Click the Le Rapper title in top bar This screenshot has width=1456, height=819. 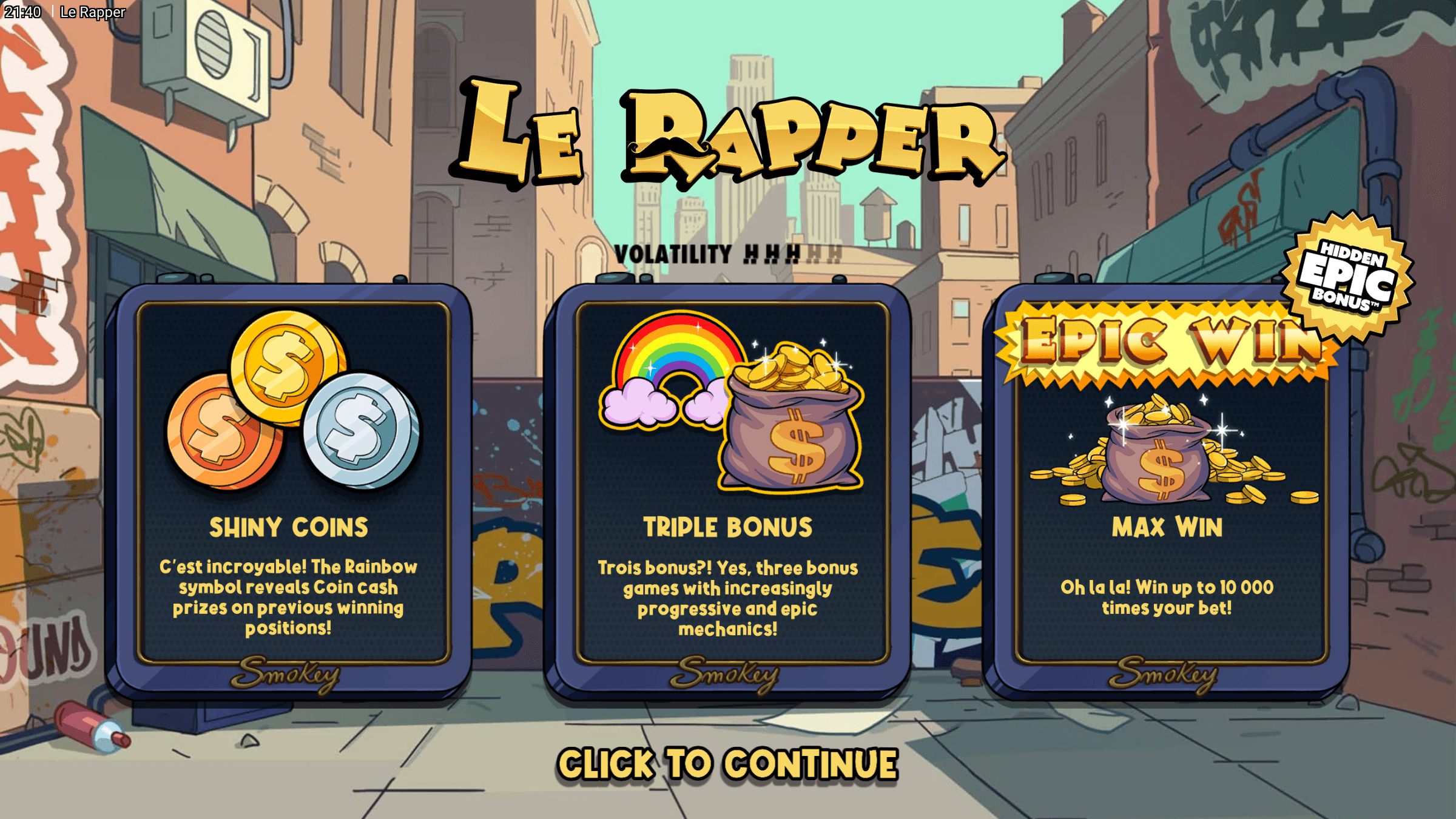[x=92, y=12]
